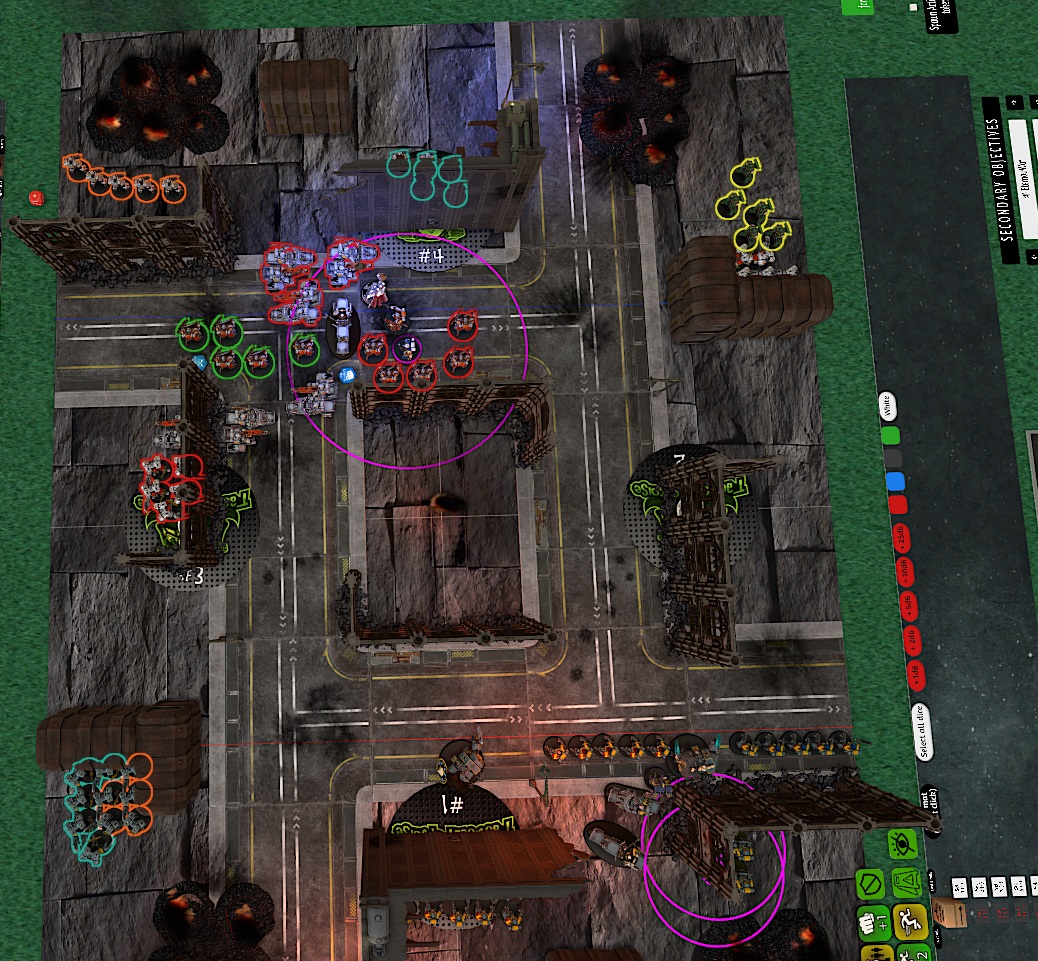Pick the dark gray dice color swatch
The image size is (1038, 961).
click(891, 458)
